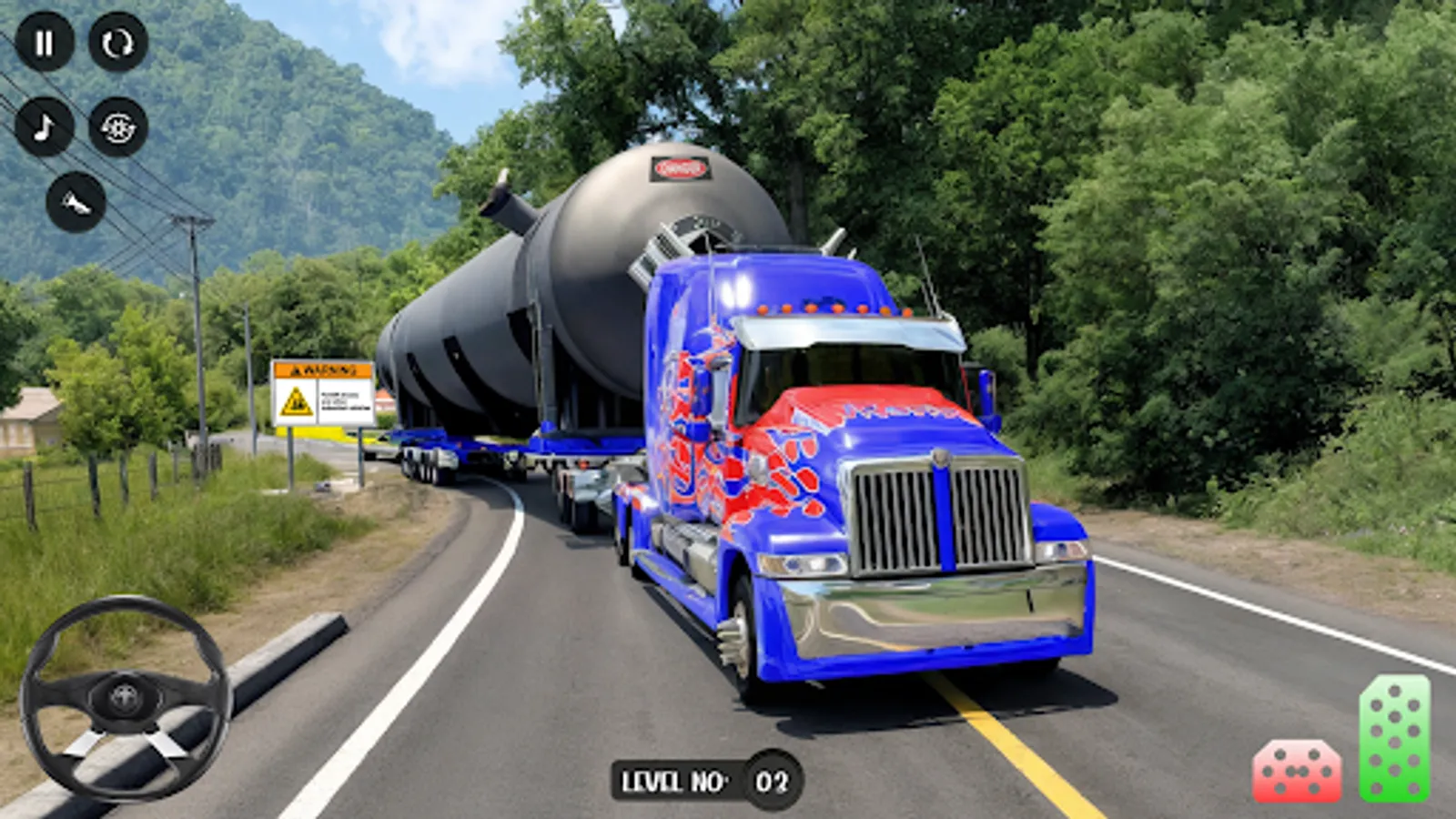Viewport: 1456px width, 819px height.
Task: Click the pause icon in the corner
Action: click(44, 42)
